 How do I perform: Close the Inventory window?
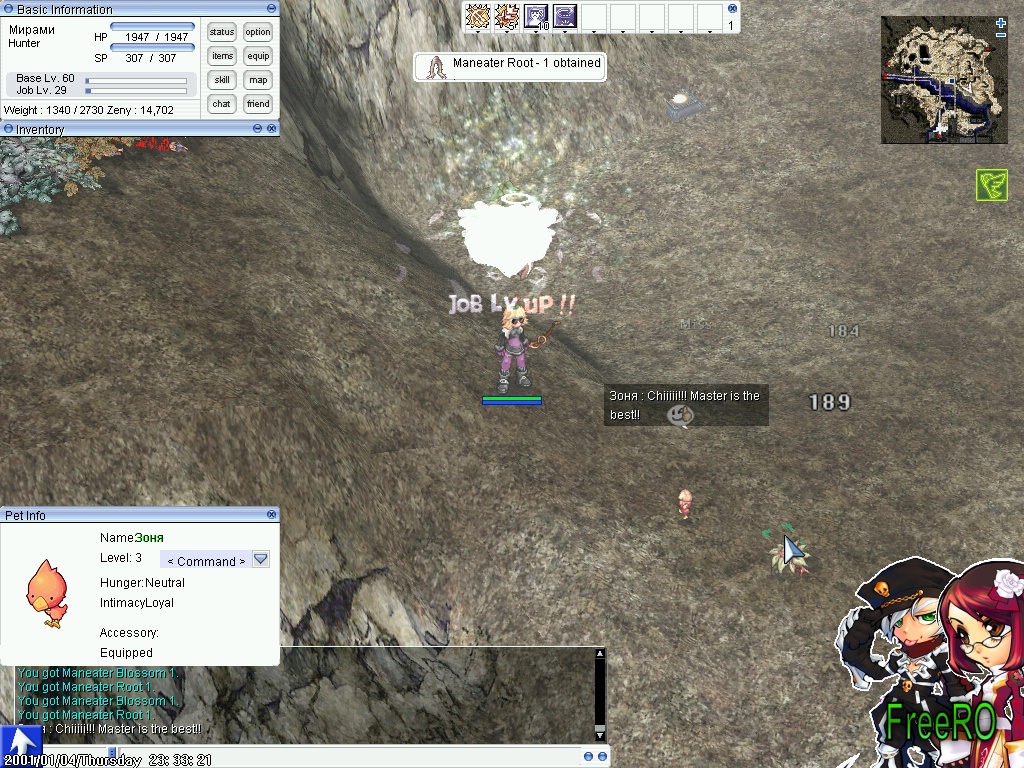pos(271,129)
